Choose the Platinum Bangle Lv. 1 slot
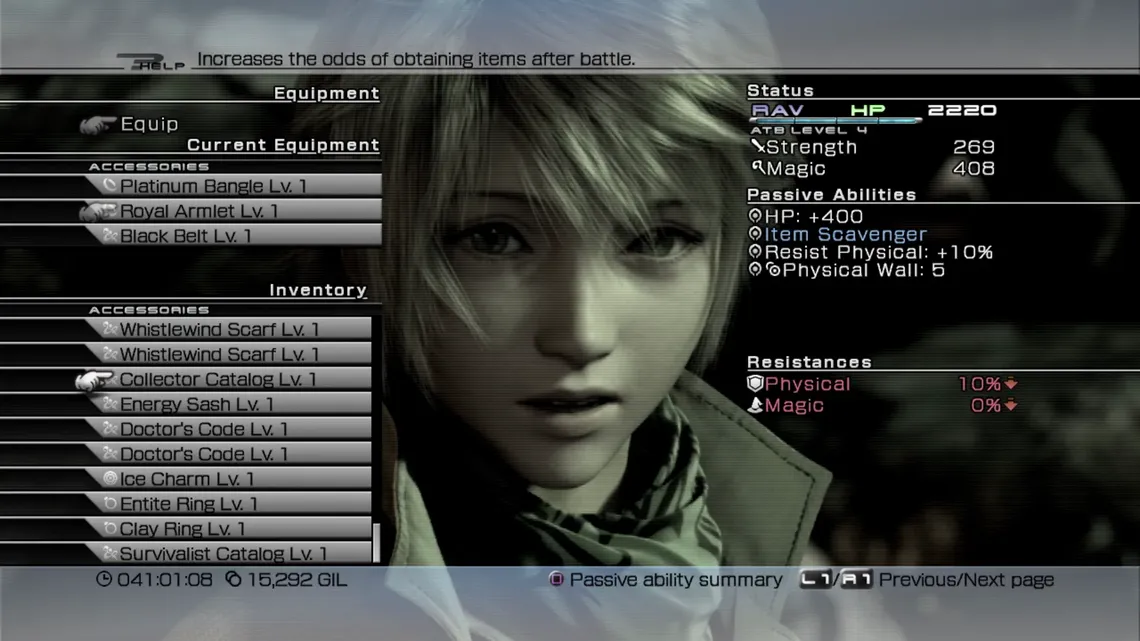The height and width of the screenshot is (641, 1140). 214,186
